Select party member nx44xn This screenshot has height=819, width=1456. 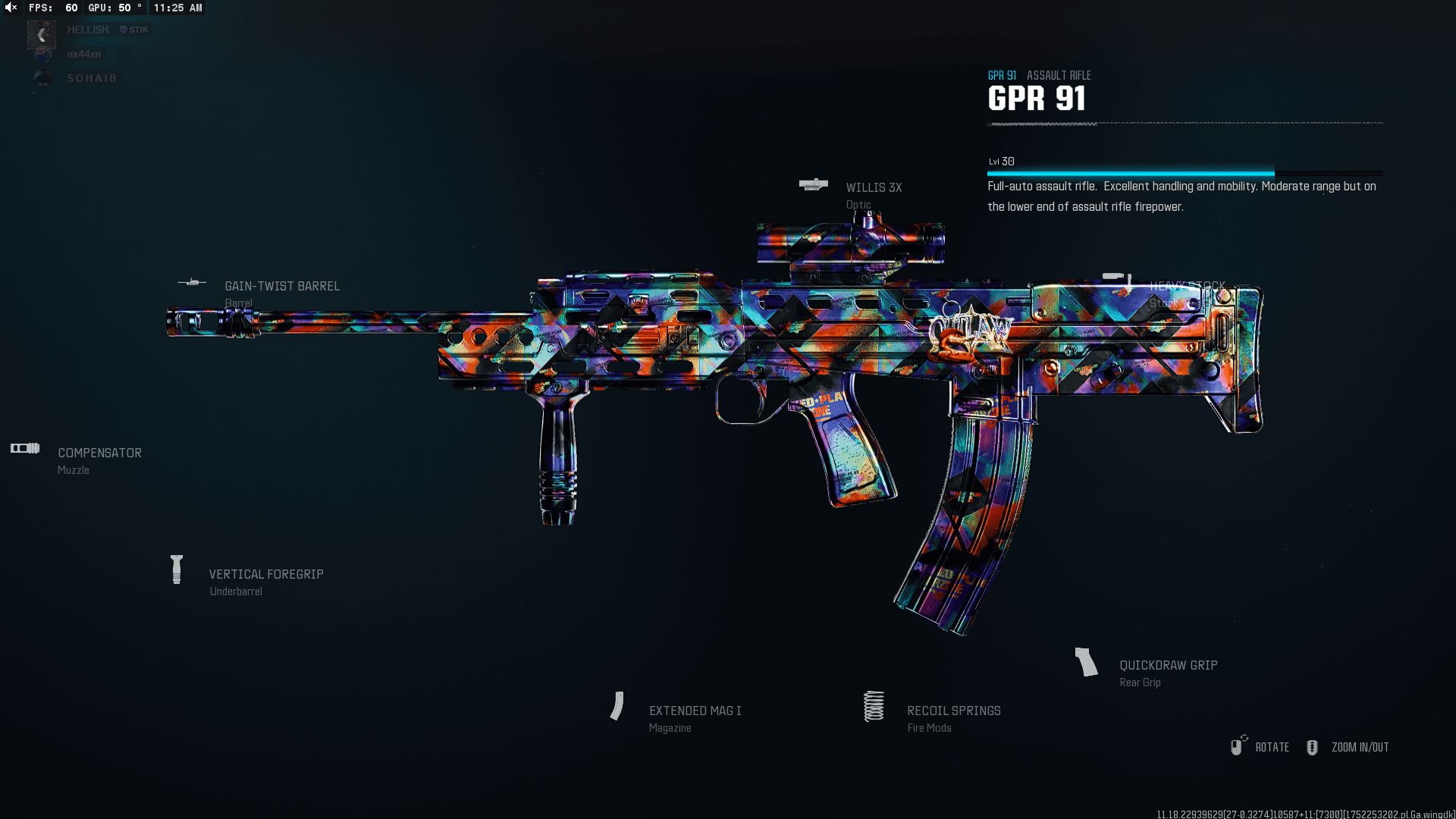(83, 55)
